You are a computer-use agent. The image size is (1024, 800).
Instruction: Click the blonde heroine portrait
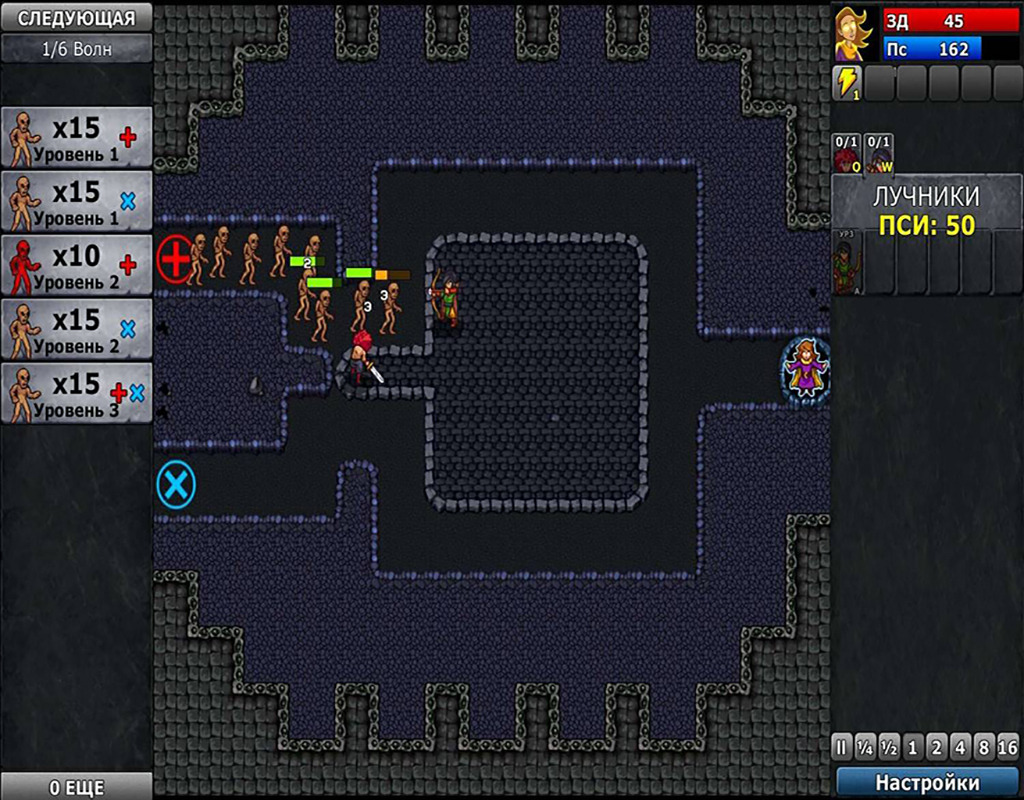point(853,35)
